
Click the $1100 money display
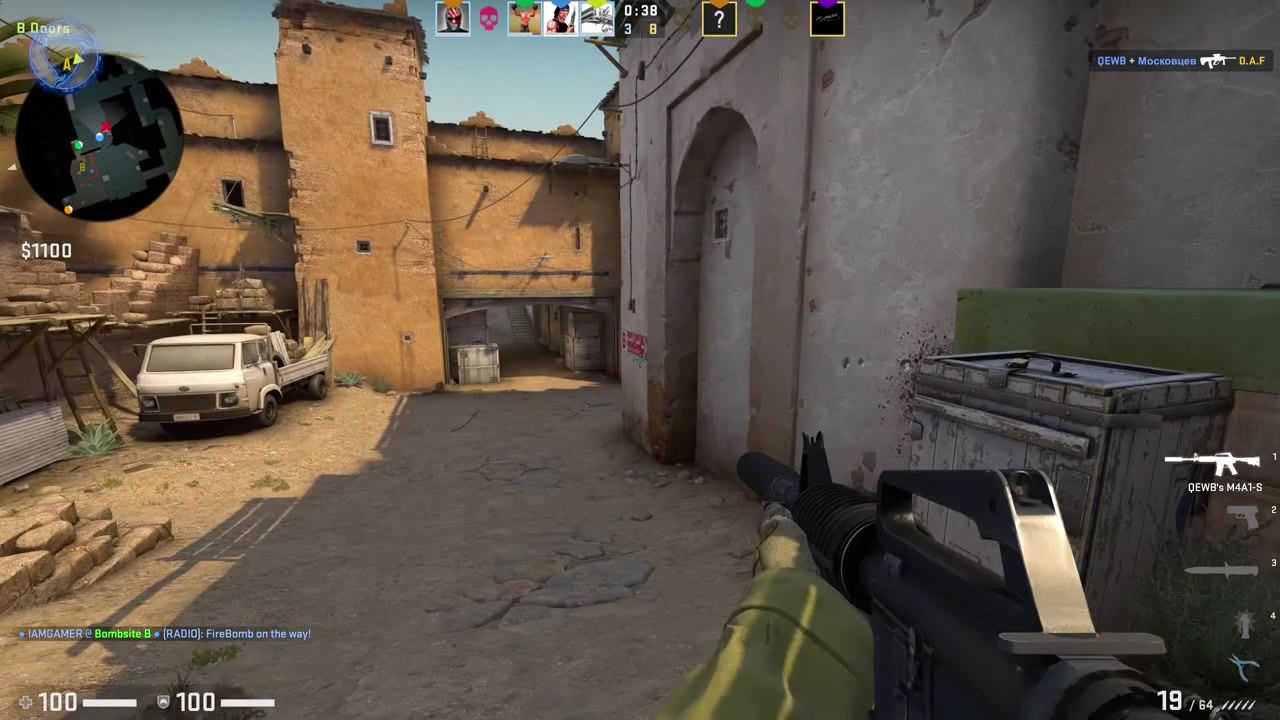tap(46, 250)
